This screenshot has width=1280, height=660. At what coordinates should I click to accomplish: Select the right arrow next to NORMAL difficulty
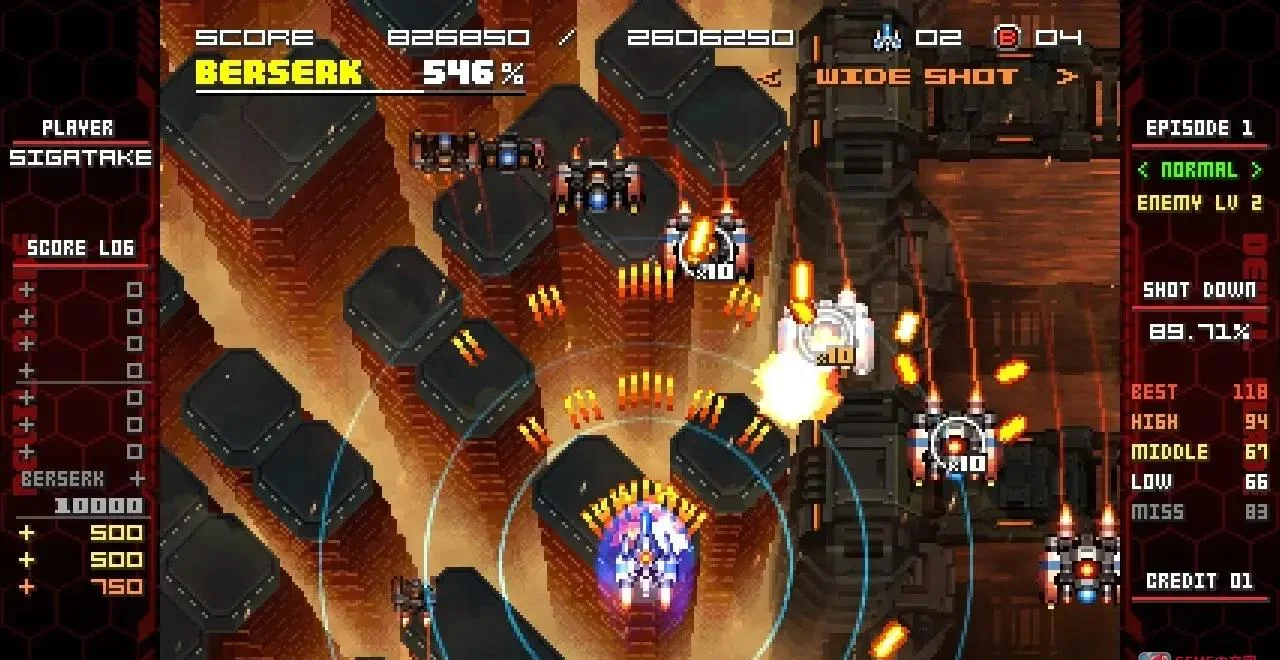pyautogui.click(x=1255, y=170)
